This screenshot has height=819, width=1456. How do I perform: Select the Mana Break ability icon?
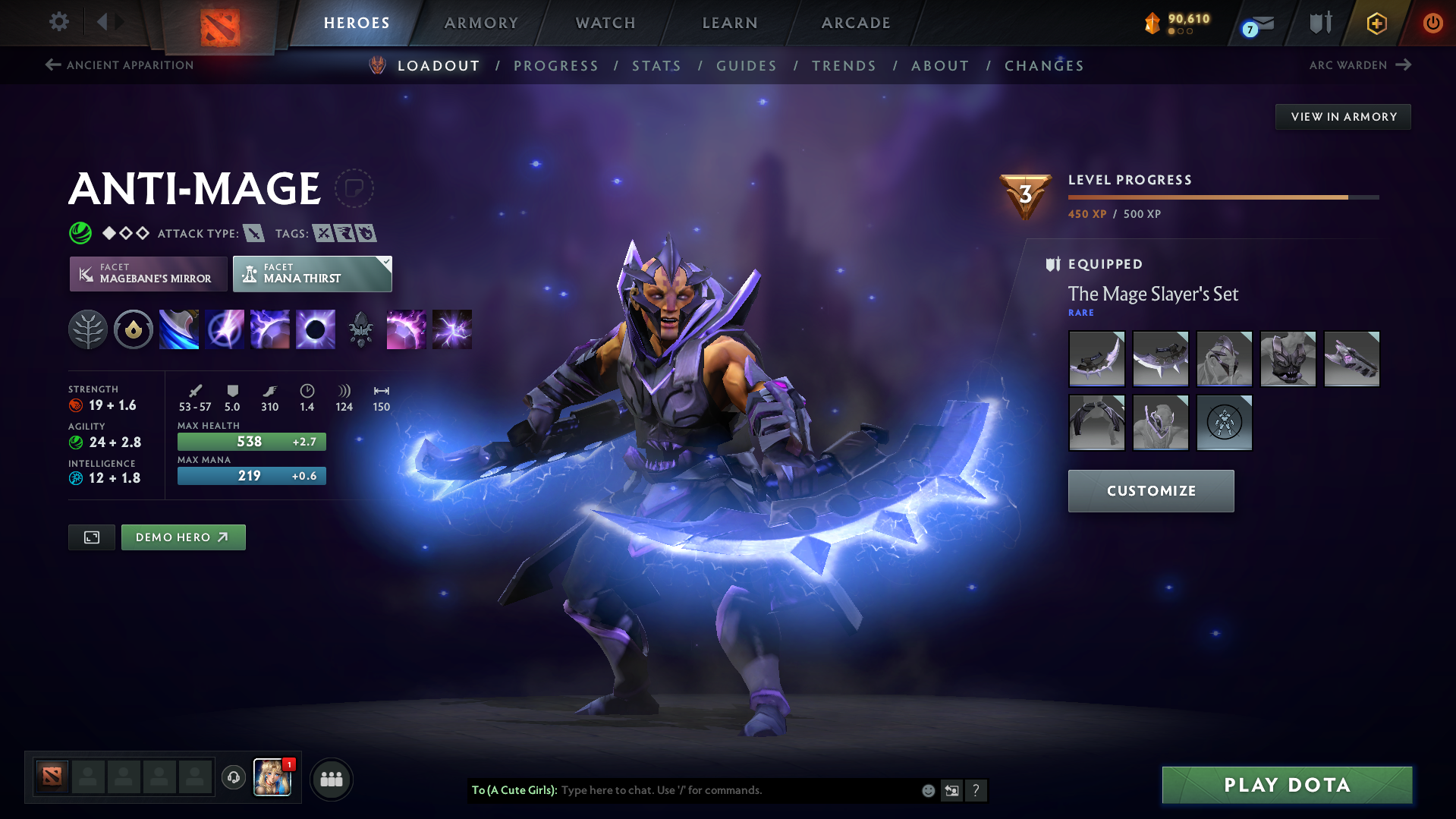pyautogui.click(x=178, y=329)
